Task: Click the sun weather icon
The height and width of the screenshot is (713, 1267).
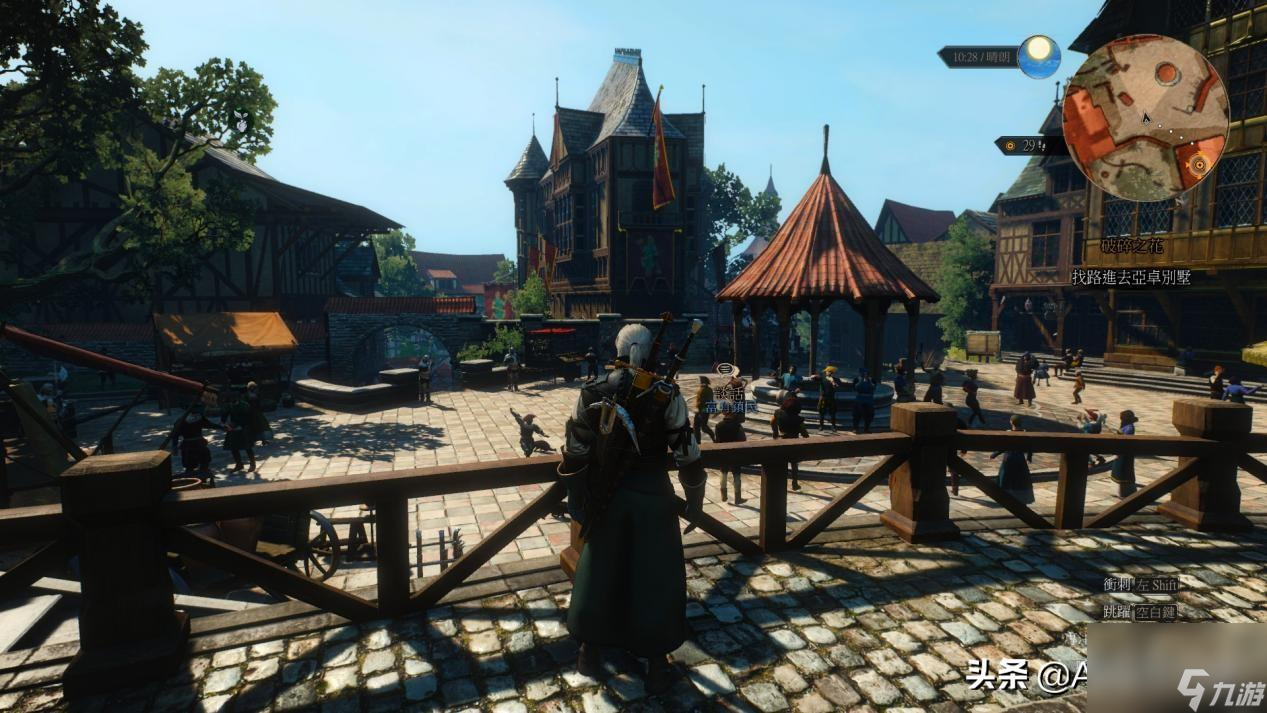Action: [1040, 55]
